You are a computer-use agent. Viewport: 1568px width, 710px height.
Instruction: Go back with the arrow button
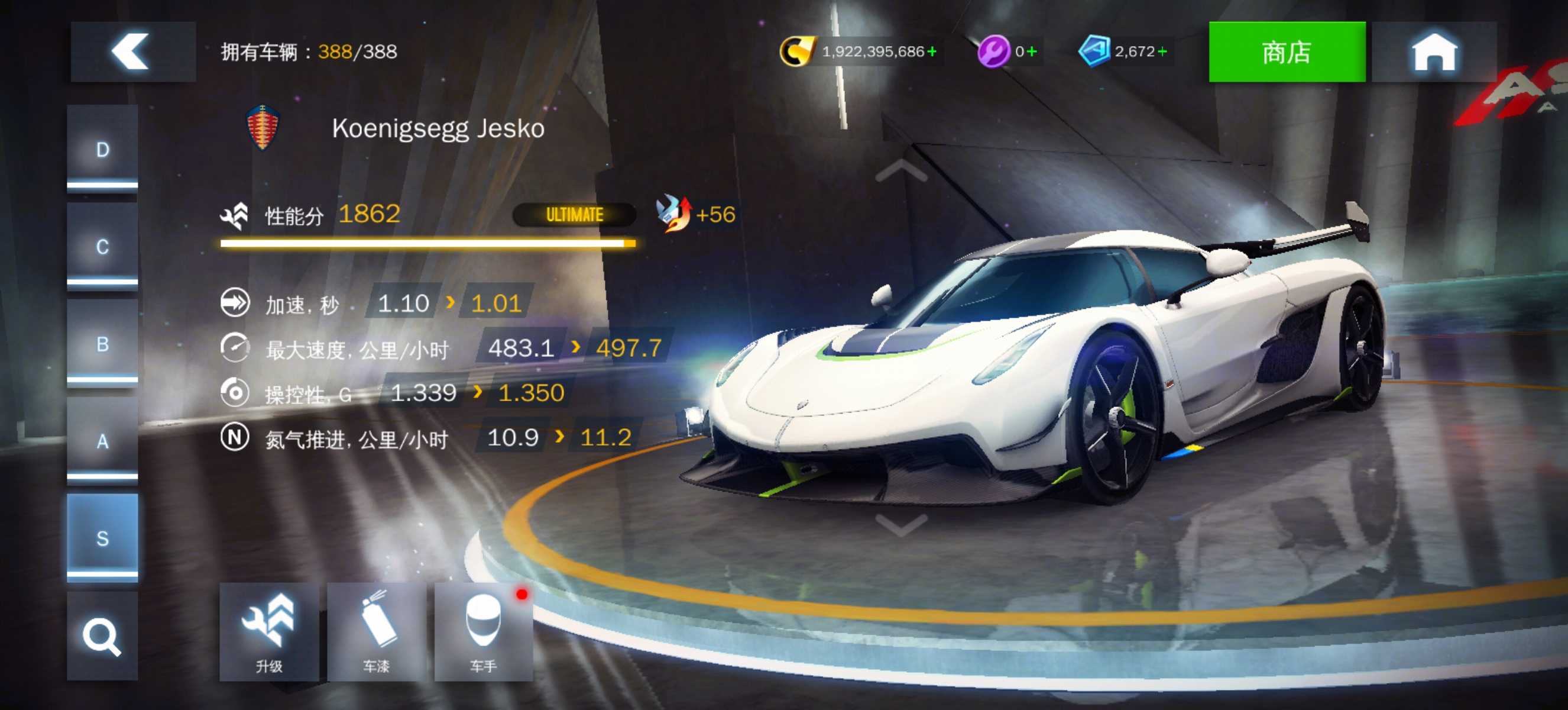(132, 51)
